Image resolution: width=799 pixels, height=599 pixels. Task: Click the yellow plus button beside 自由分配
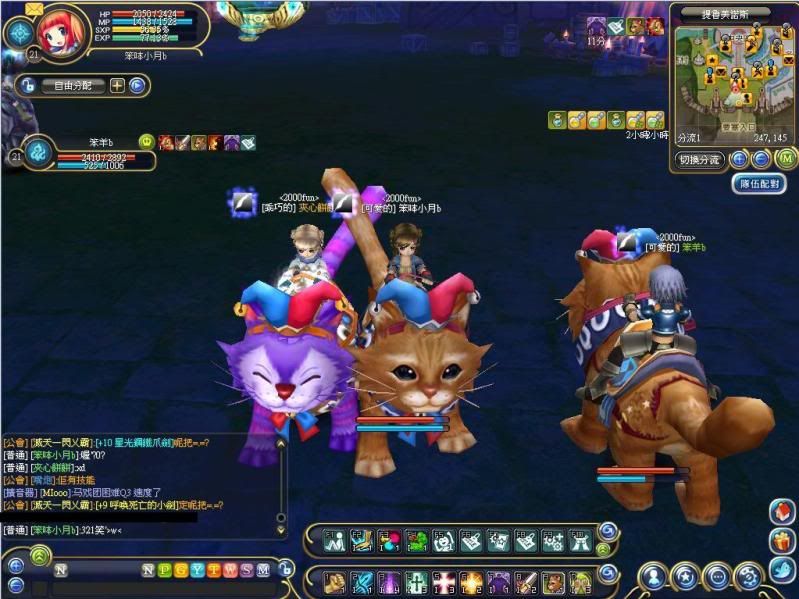[117, 86]
